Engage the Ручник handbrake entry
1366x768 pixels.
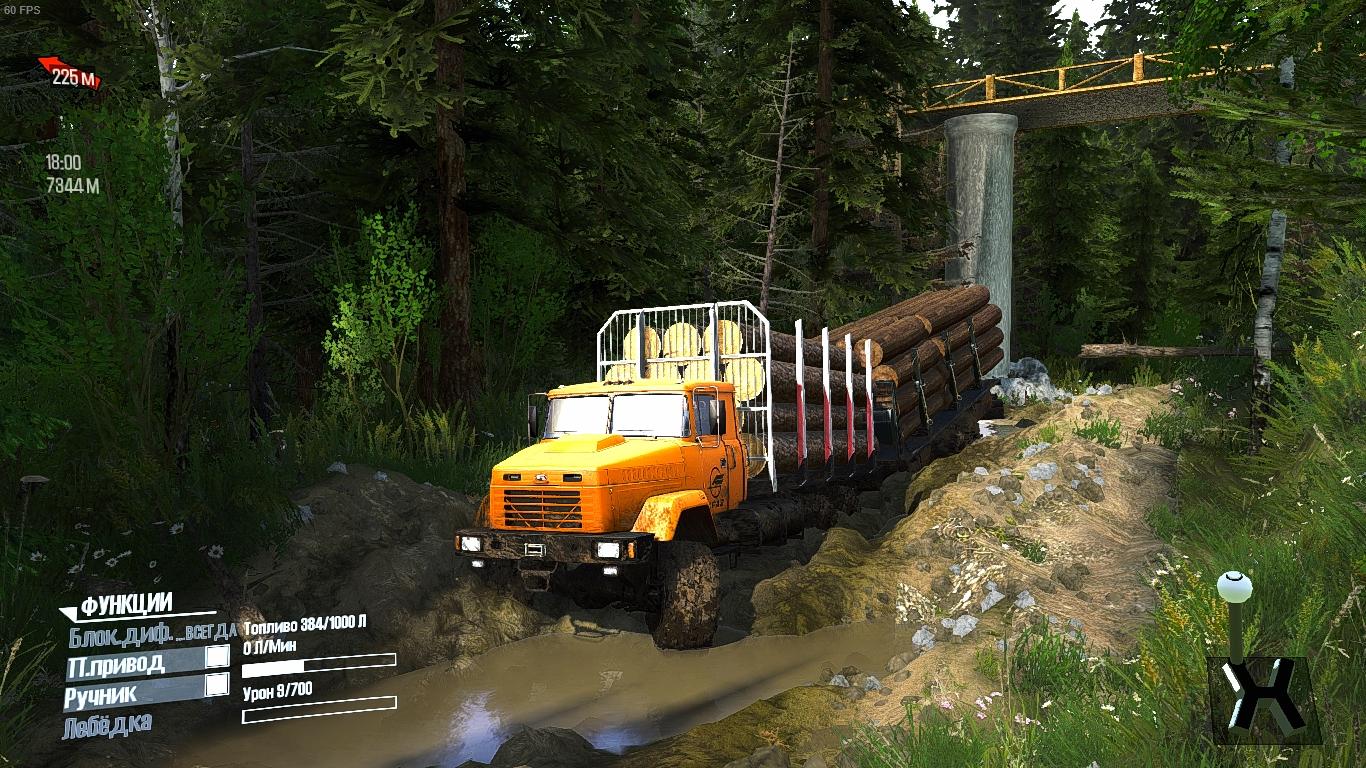102,694
